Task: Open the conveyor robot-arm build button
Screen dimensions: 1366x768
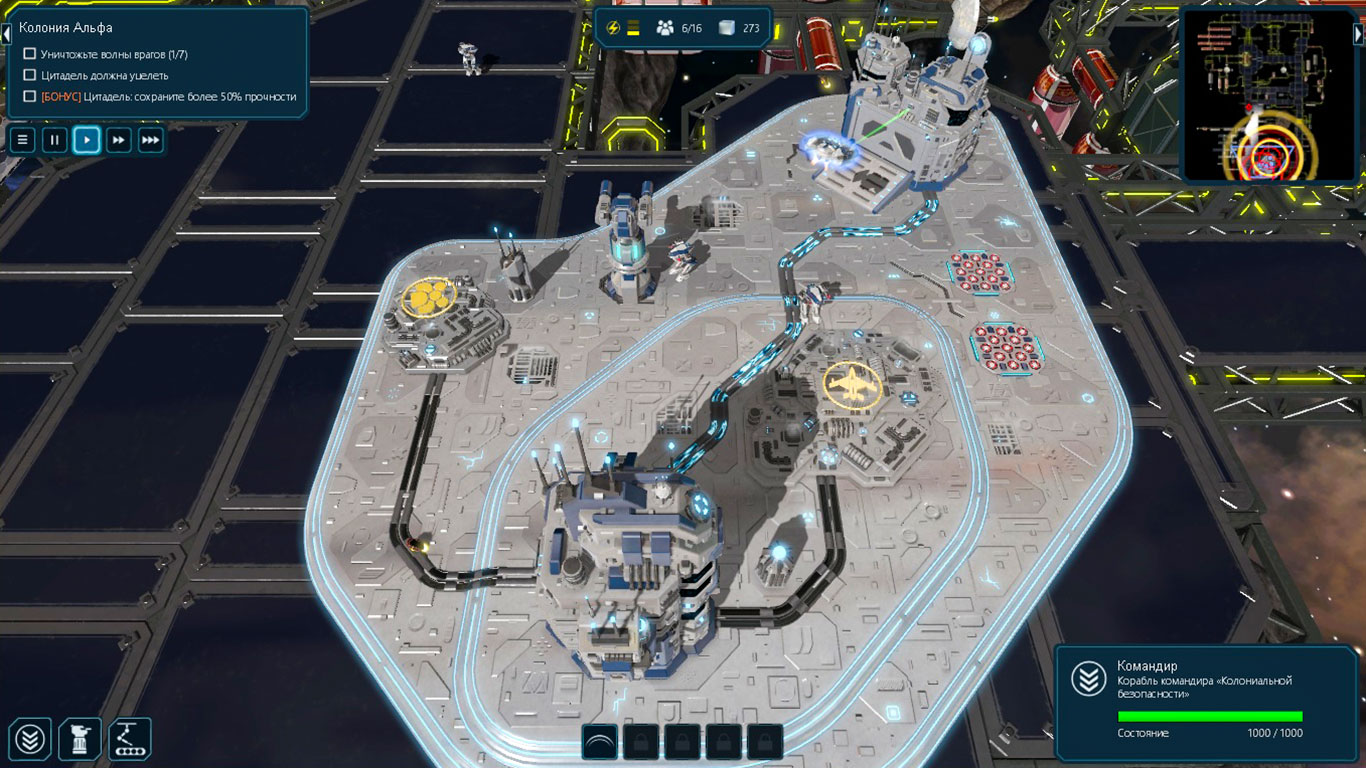Action: pyautogui.click(x=129, y=739)
